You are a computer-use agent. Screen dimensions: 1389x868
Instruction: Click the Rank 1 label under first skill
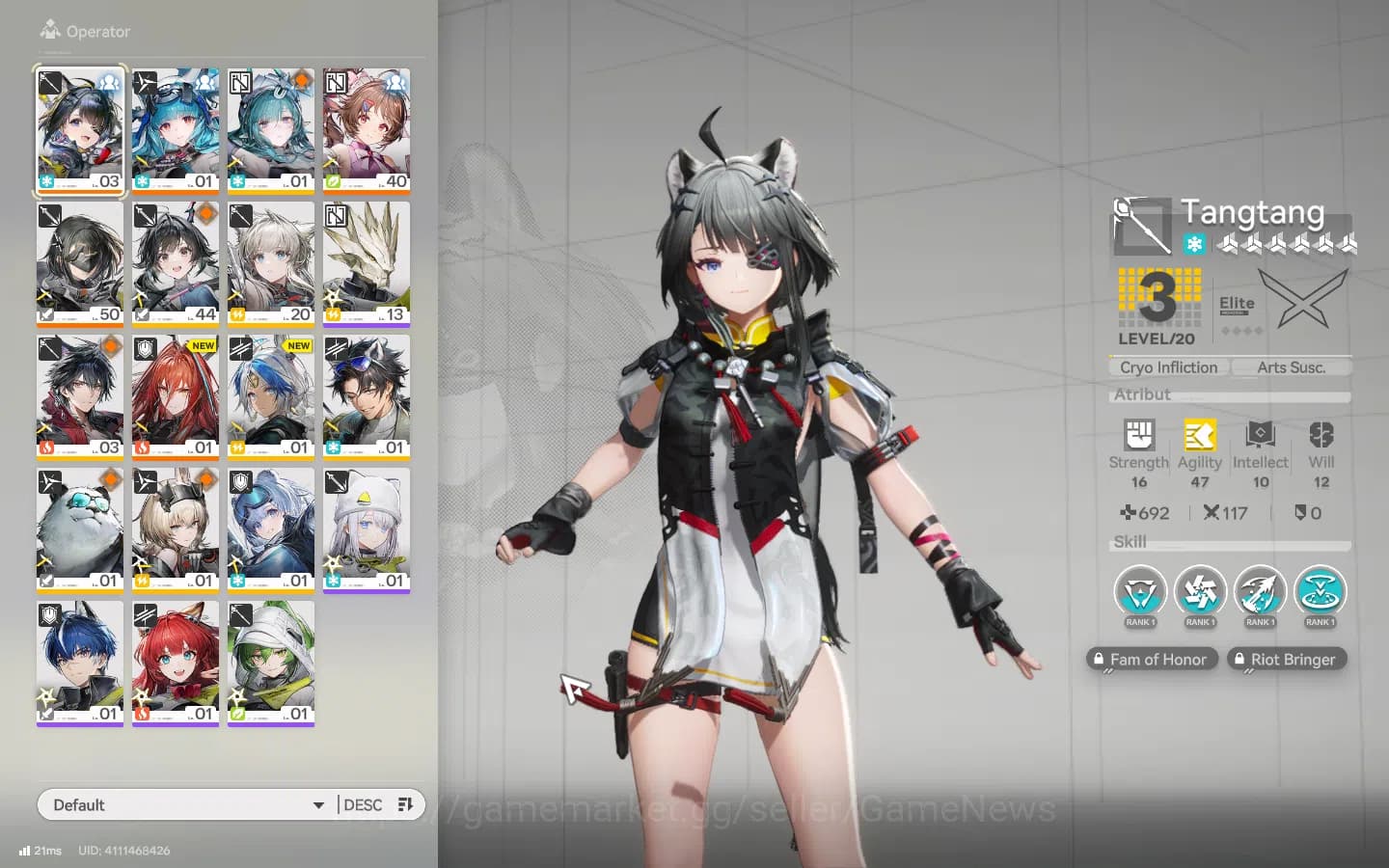(1139, 622)
